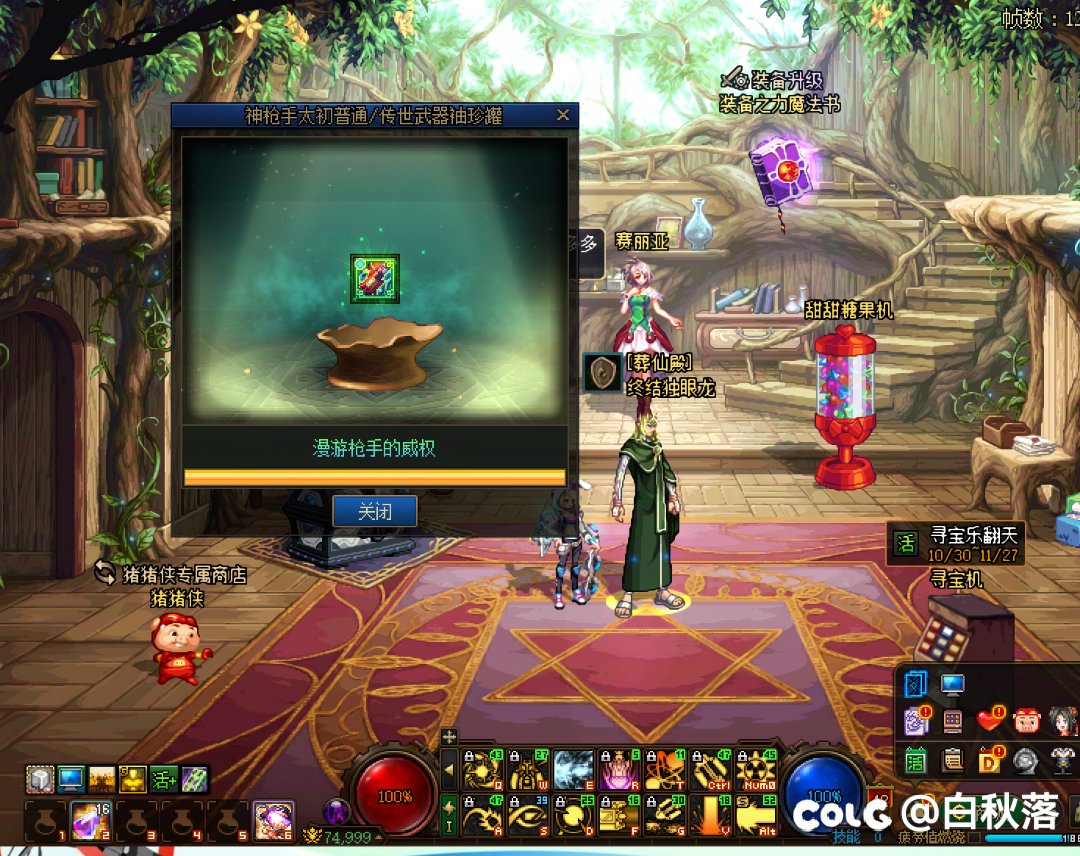This screenshot has height=856, width=1080.
Task: Activate the skill bound to Ctrl
Action: tap(710, 770)
